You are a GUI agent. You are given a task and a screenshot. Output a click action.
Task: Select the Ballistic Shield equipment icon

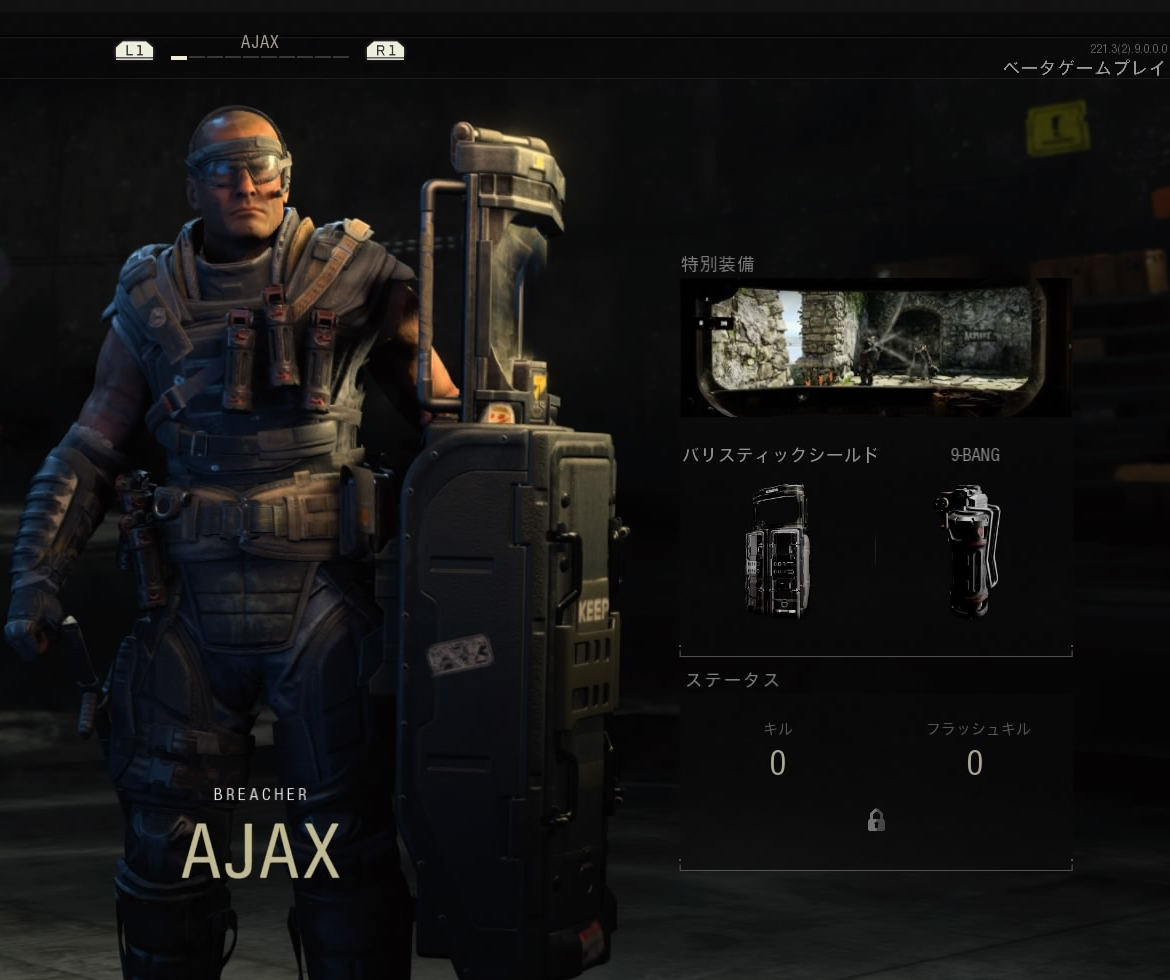point(777,550)
